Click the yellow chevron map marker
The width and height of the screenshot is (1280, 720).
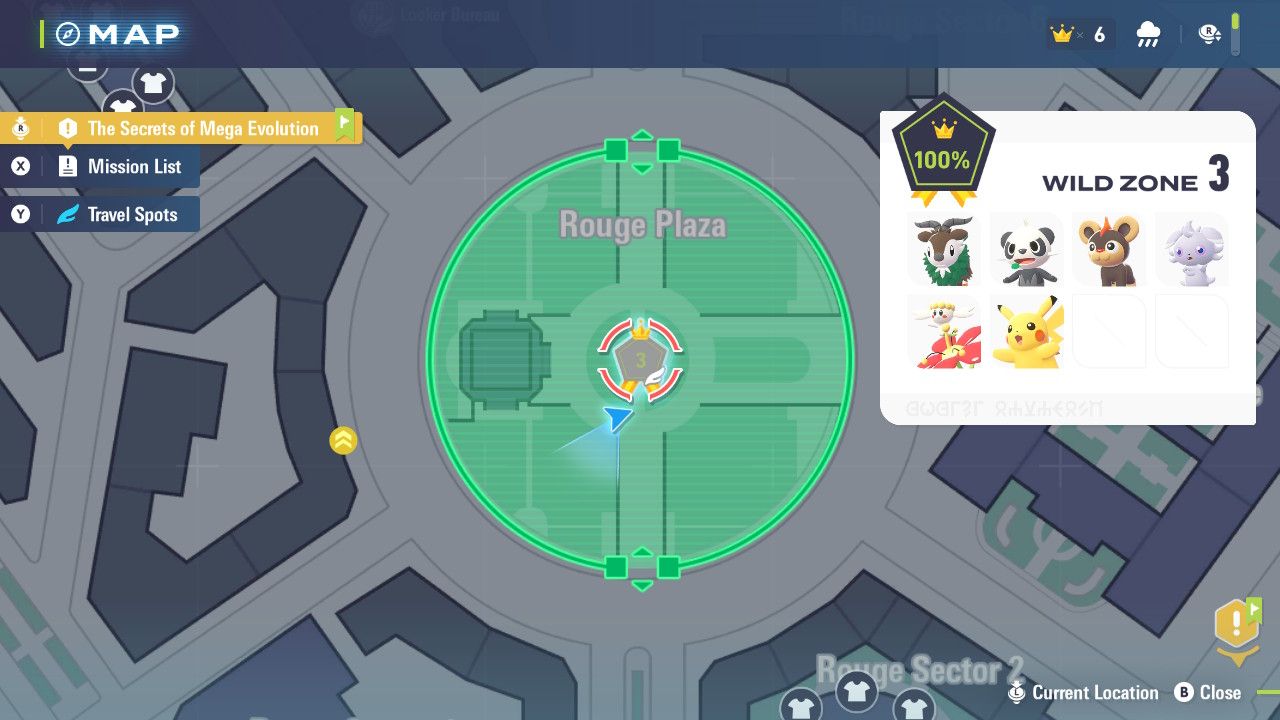pos(343,439)
